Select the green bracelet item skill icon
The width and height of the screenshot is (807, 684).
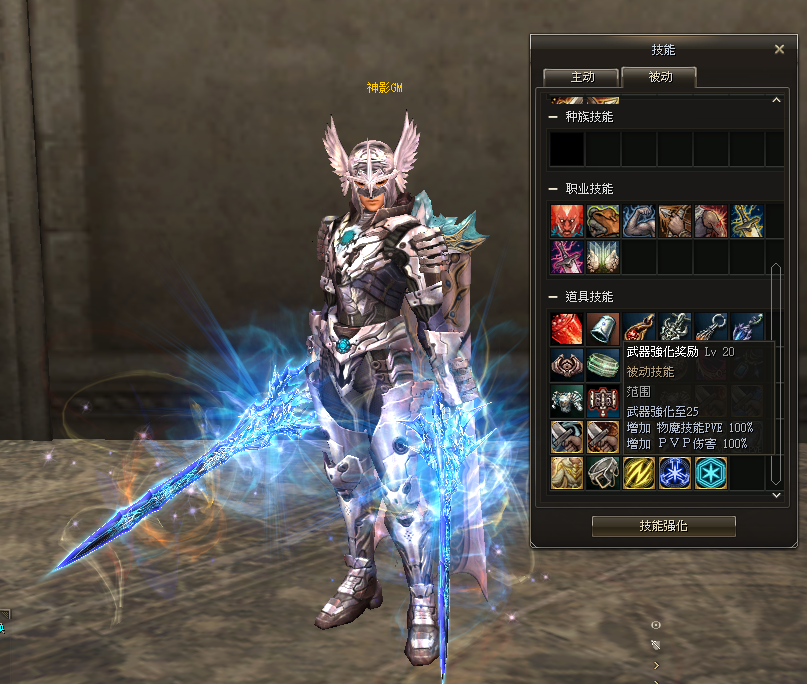tap(602, 364)
